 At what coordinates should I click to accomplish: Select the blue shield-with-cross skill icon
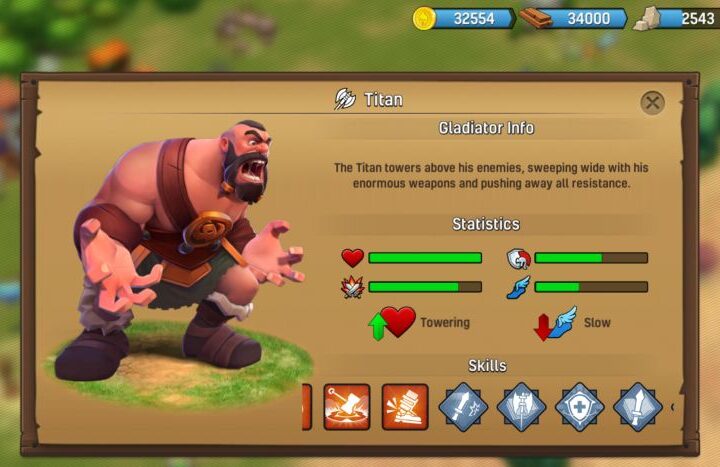pos(579,407)
